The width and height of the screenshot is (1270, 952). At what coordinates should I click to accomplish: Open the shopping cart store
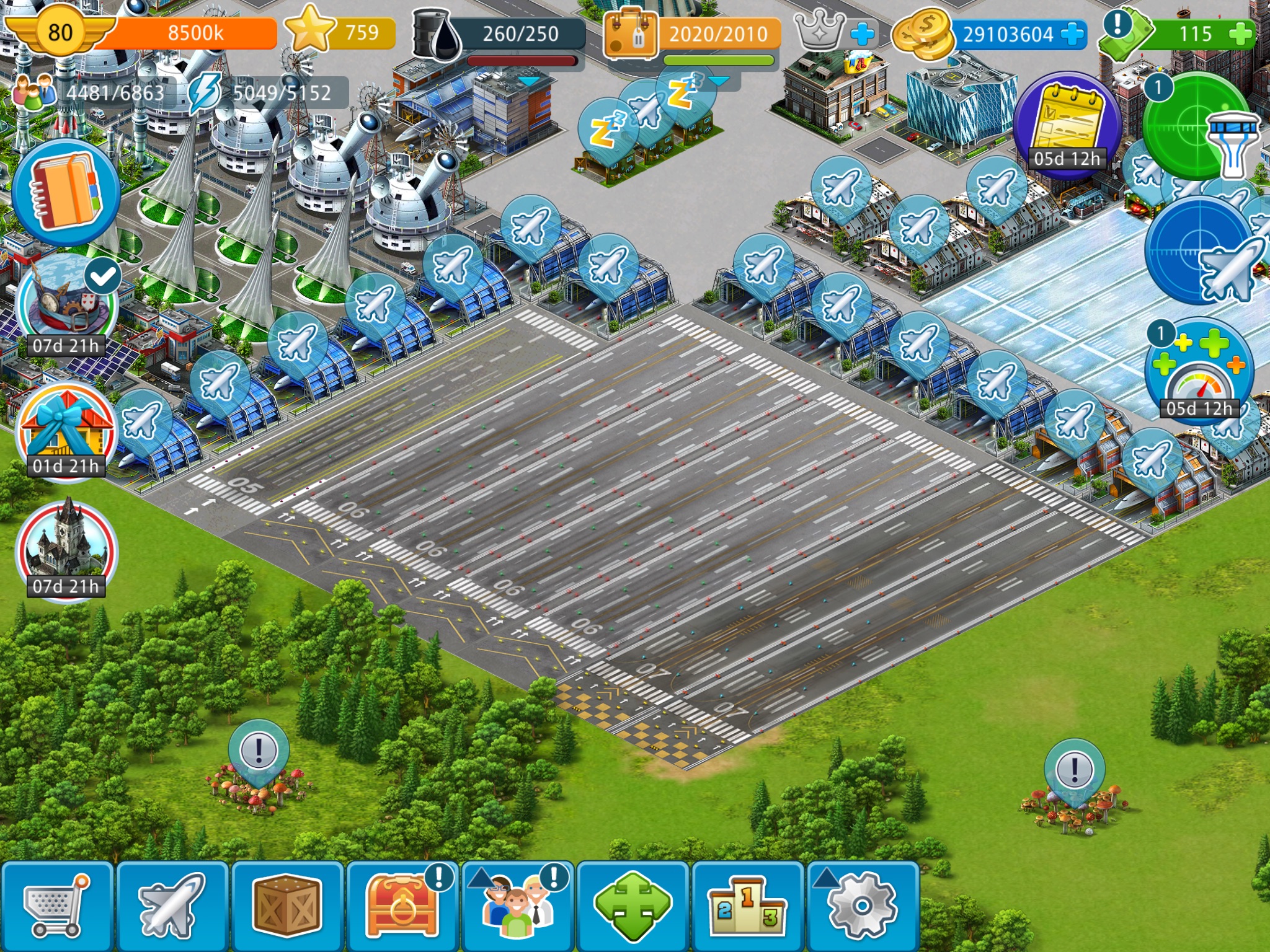coord(56,906)
